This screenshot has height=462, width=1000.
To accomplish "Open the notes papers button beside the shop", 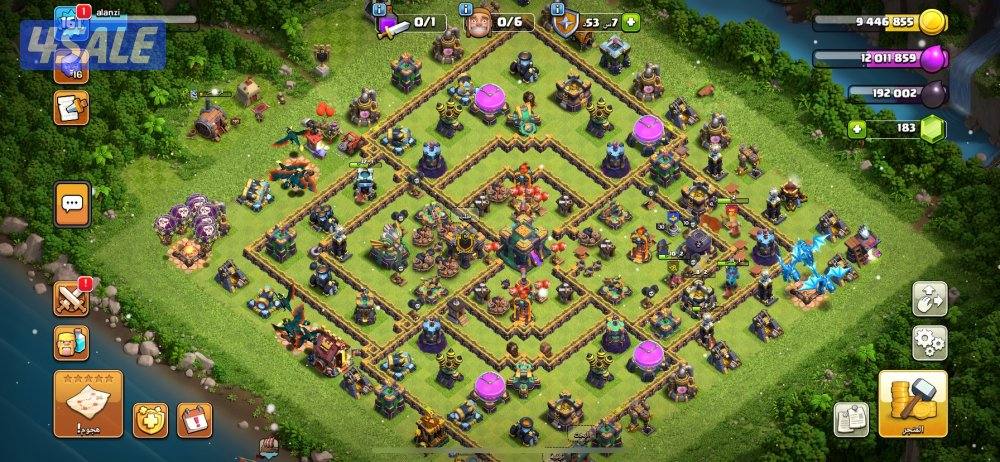I will tap(850, 419).
